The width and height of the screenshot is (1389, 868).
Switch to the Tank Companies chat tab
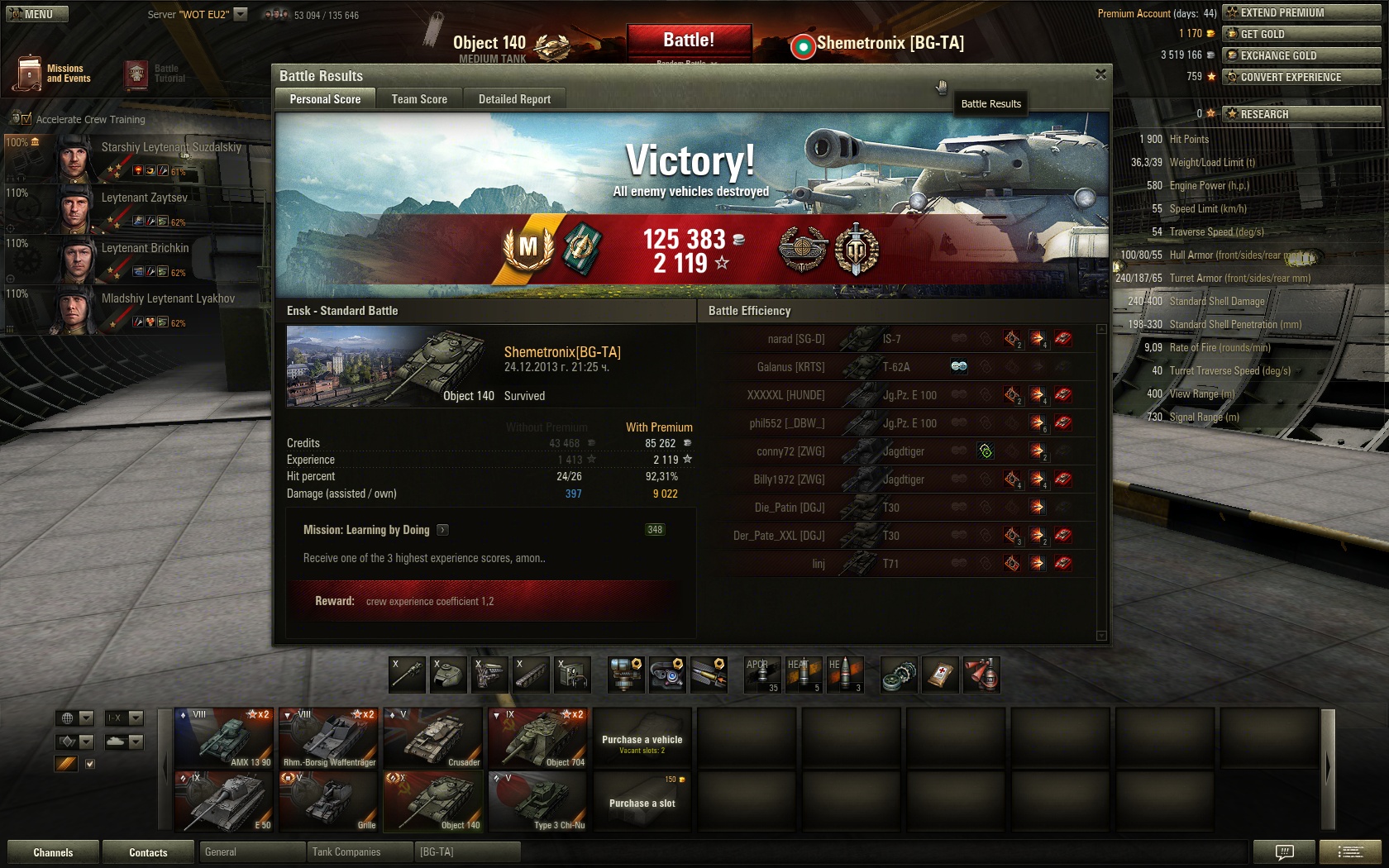(346, 852)
